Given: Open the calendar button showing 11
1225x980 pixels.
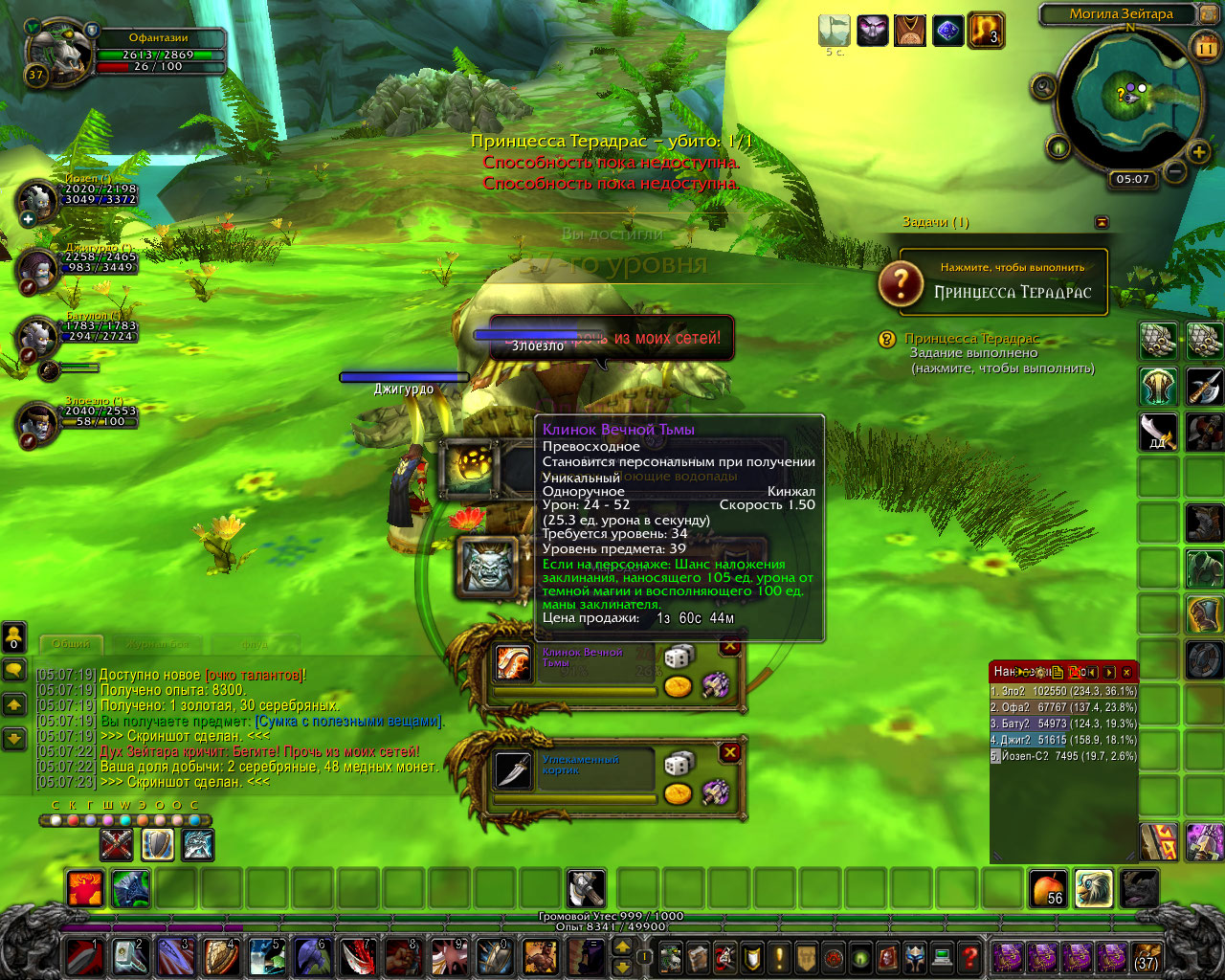Looking at the screenshot, I should point(1206,46).
